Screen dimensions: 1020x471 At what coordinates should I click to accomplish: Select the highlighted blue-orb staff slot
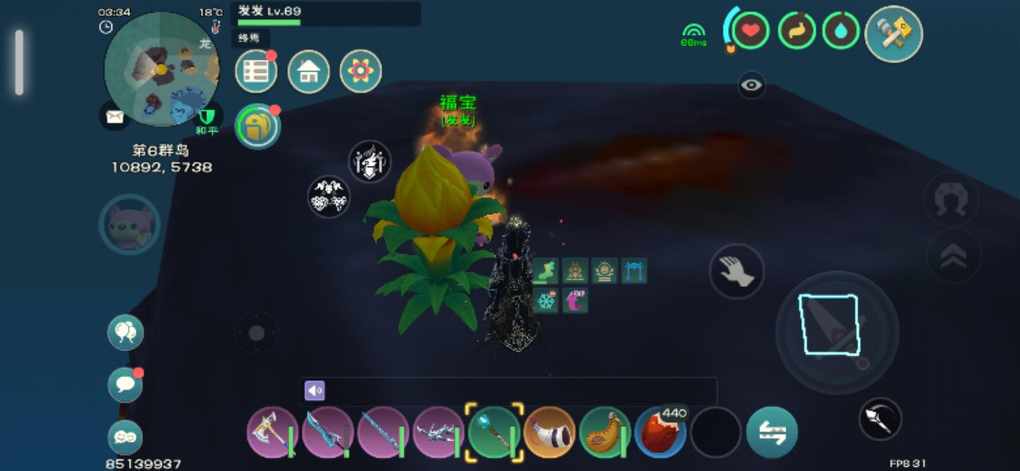coord(494,433)
